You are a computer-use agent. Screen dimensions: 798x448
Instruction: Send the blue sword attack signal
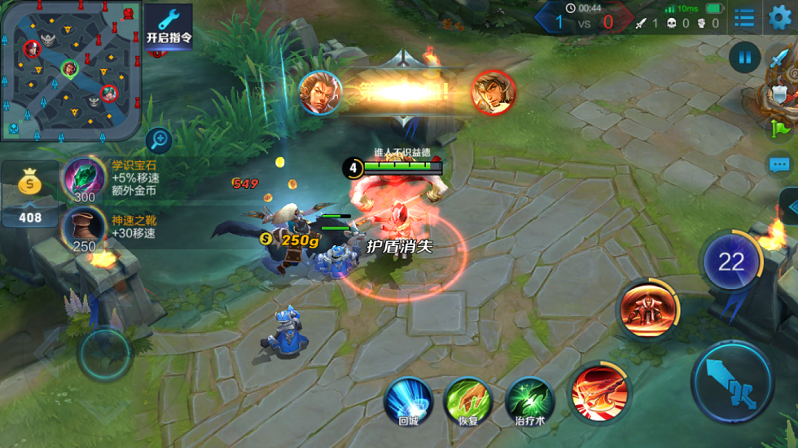click(780, 57)
